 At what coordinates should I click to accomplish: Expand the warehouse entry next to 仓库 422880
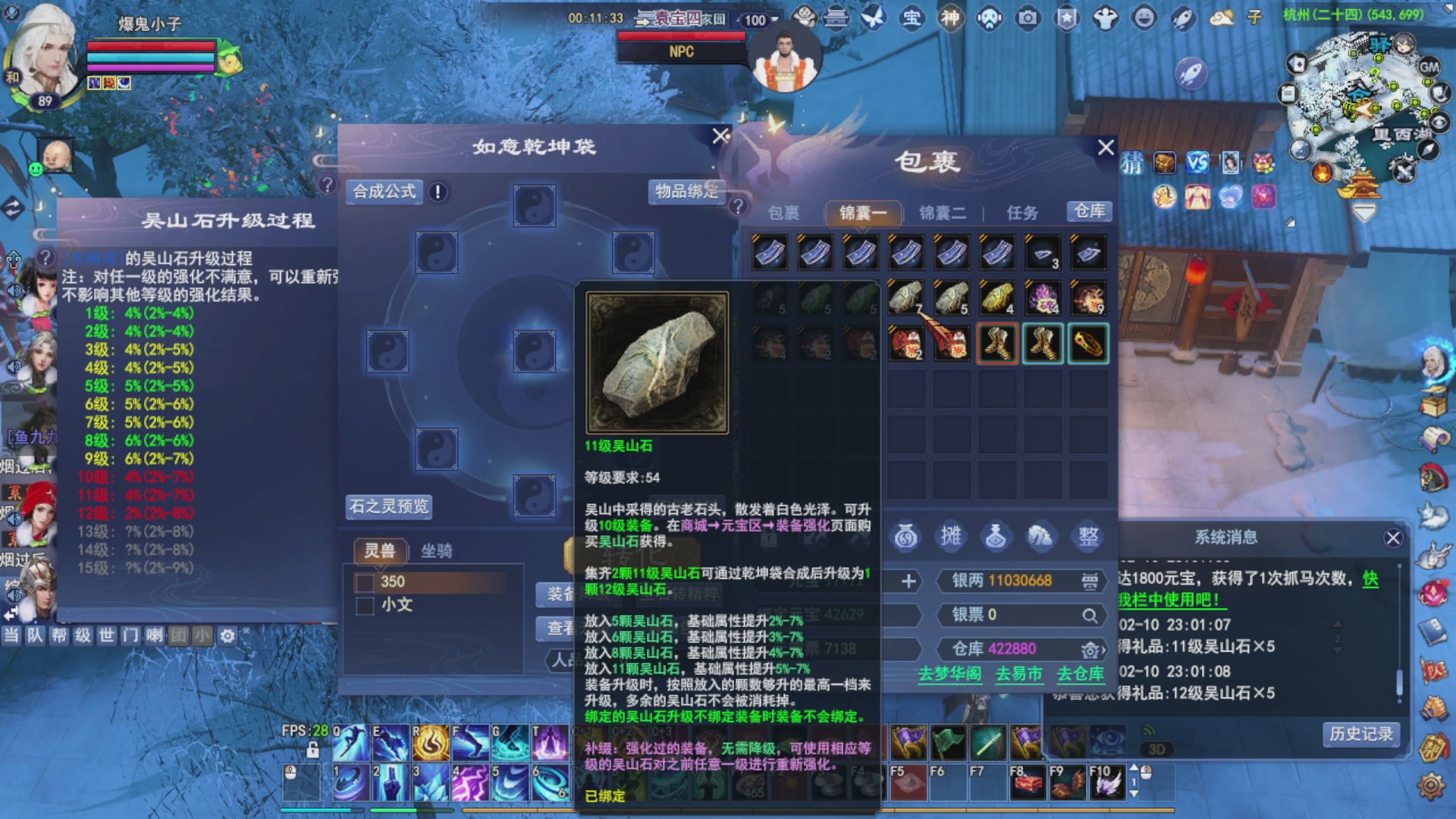[1092, 650]
